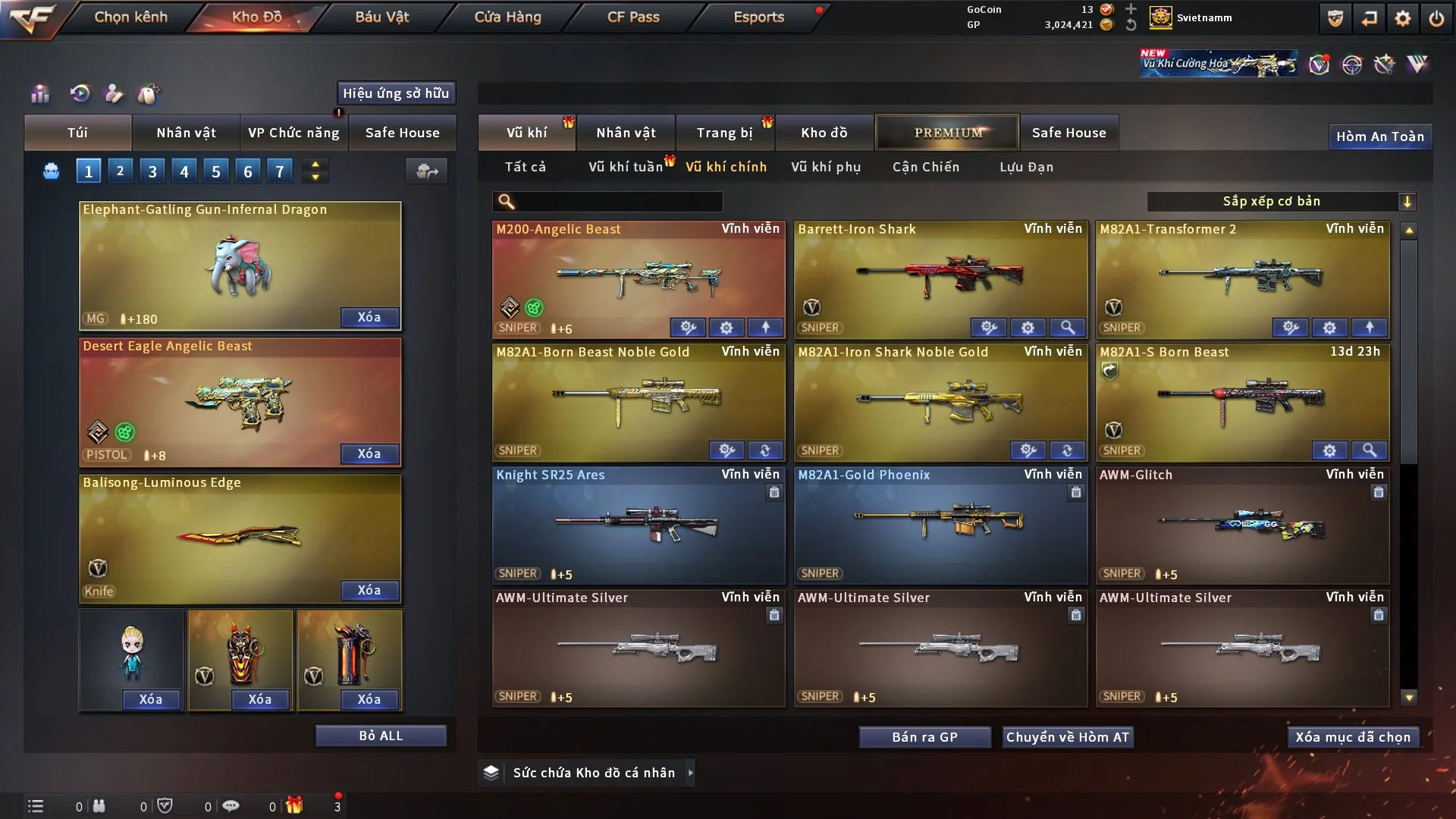Choose the AWM-Glitch sniper card

(1242, 523)
